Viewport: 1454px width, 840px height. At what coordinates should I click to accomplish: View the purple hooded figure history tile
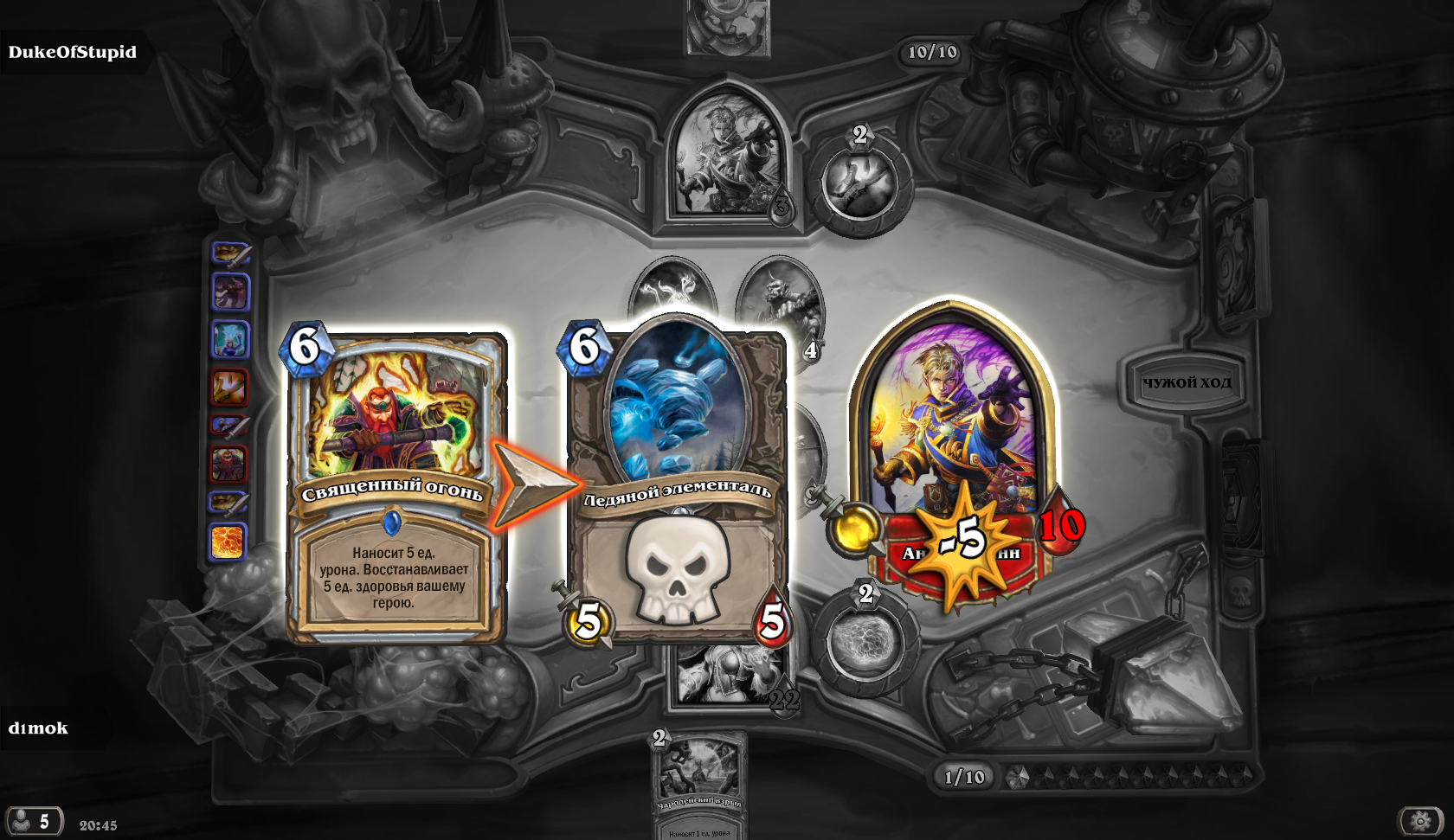click(x=231, y=292)
